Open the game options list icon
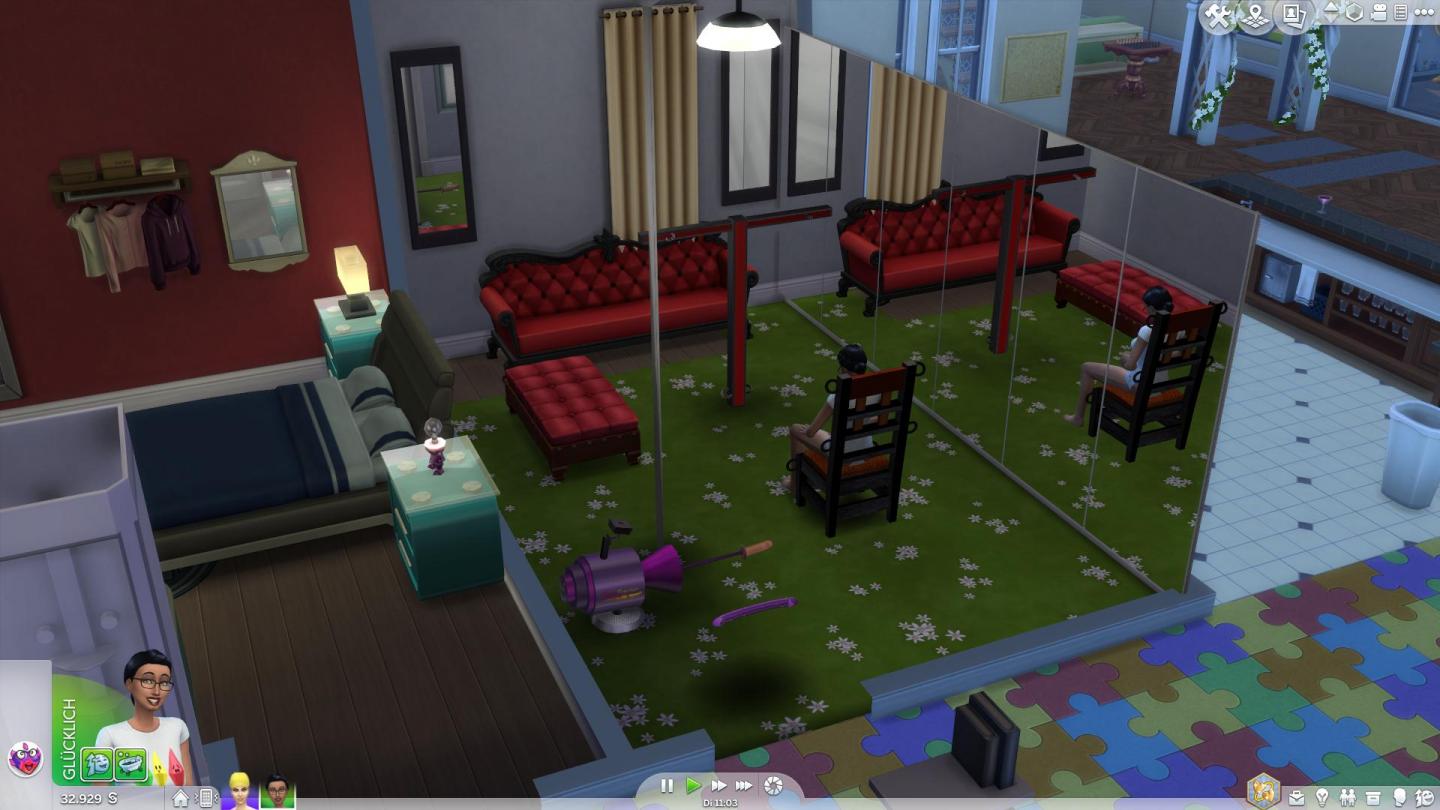Screen dimensions: 1440x810 click(x=1401, y=13)
